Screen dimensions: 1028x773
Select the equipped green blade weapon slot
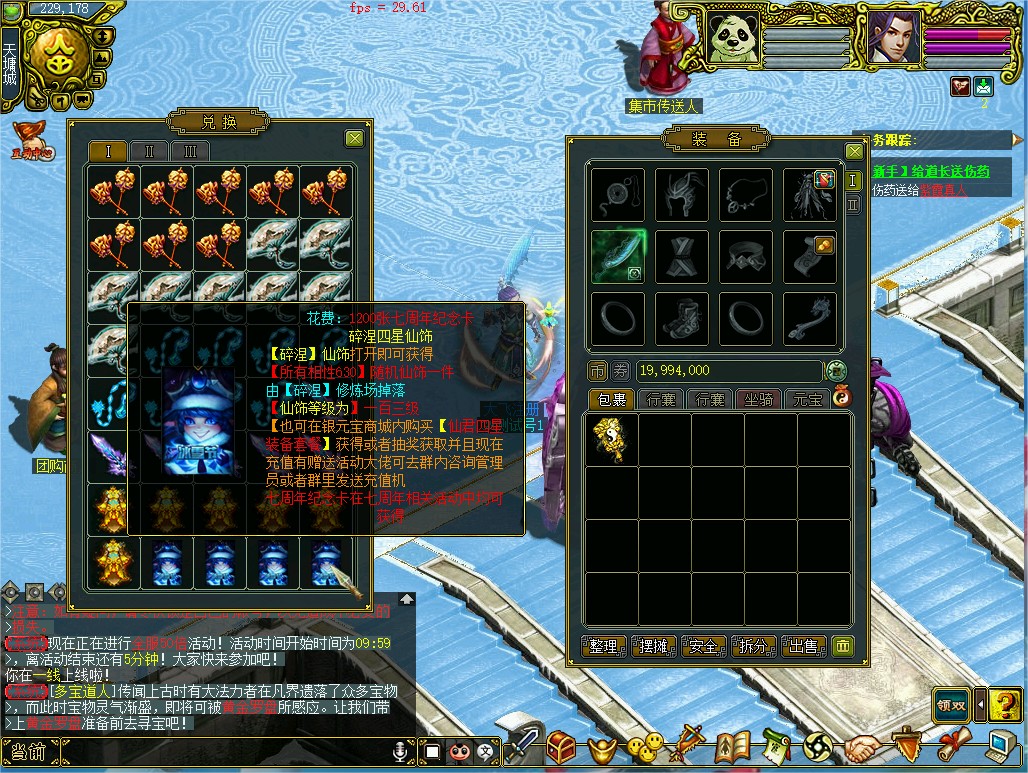(x=618, y=257)
